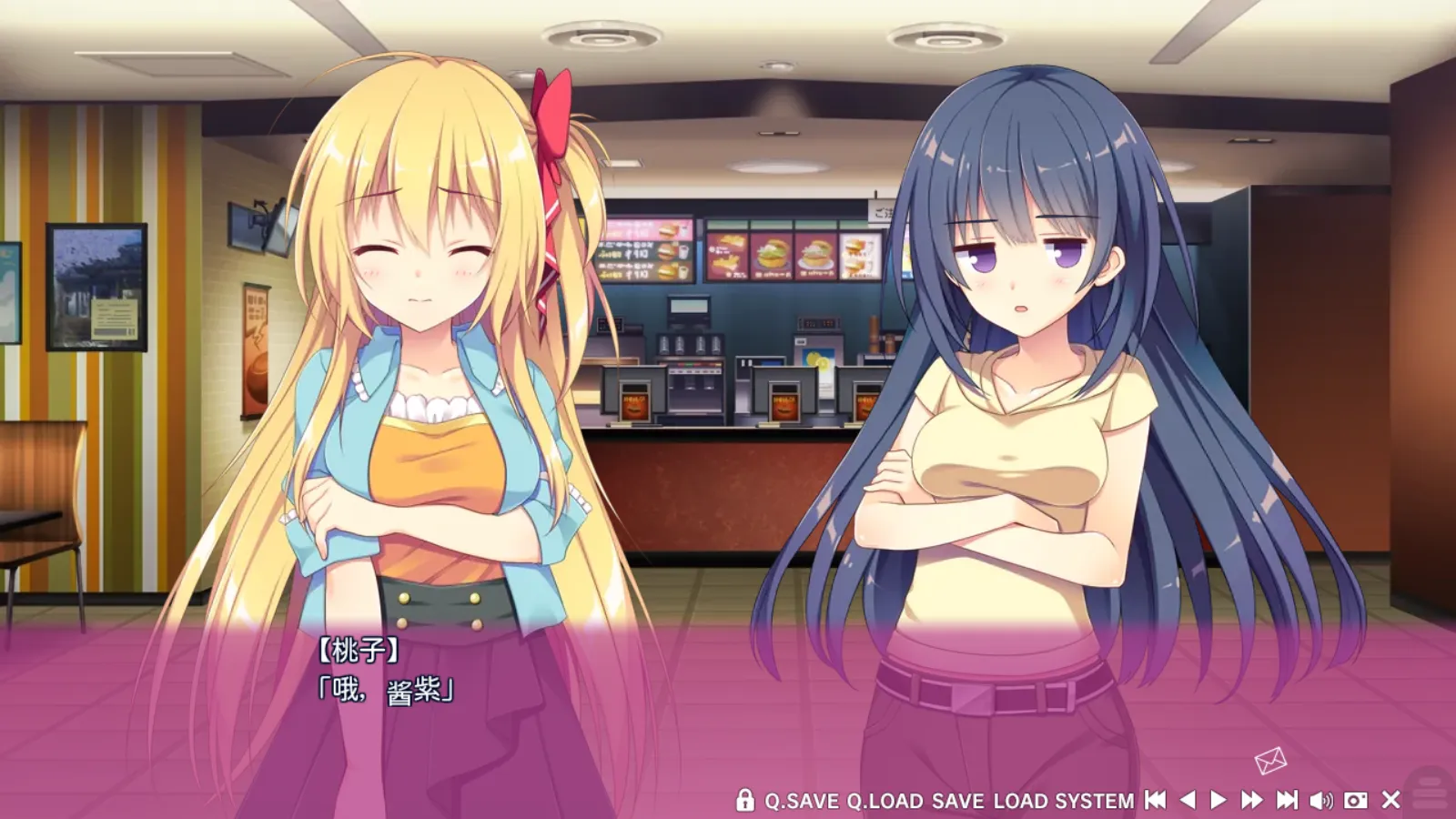Screen dimensions: 1456x819
Task: Skip ahead to the next scene
Action: coord(1287,800)
